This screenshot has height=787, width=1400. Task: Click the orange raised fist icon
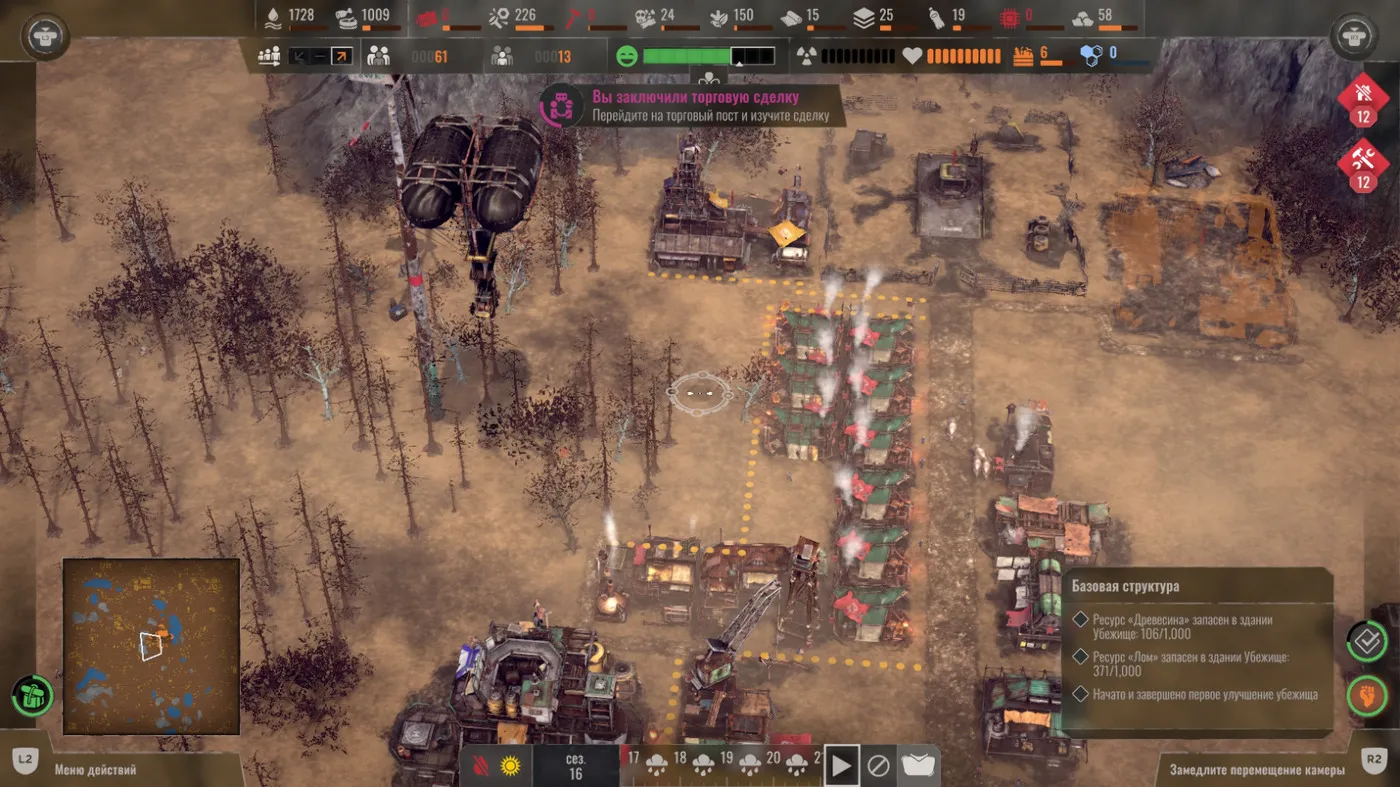pyautogui.click(x=1366, y=695)
